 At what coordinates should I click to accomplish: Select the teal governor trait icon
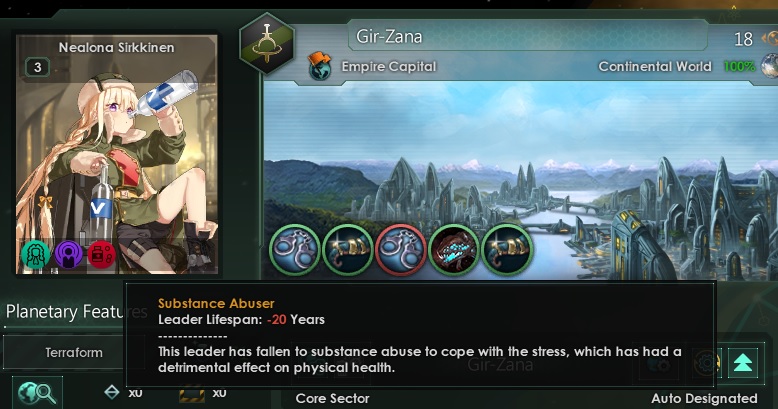pos(35,255)
